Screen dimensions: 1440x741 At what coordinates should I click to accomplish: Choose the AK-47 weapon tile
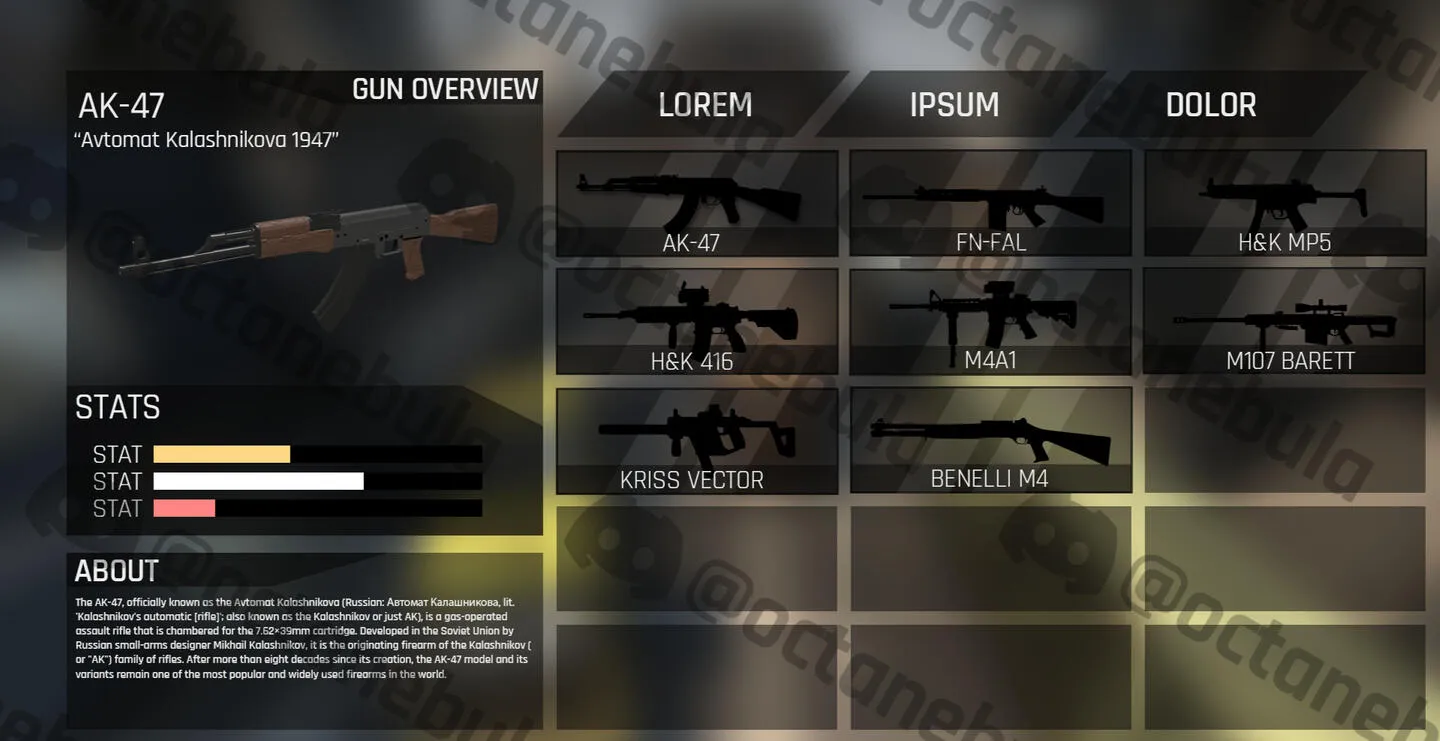point(696,203)
